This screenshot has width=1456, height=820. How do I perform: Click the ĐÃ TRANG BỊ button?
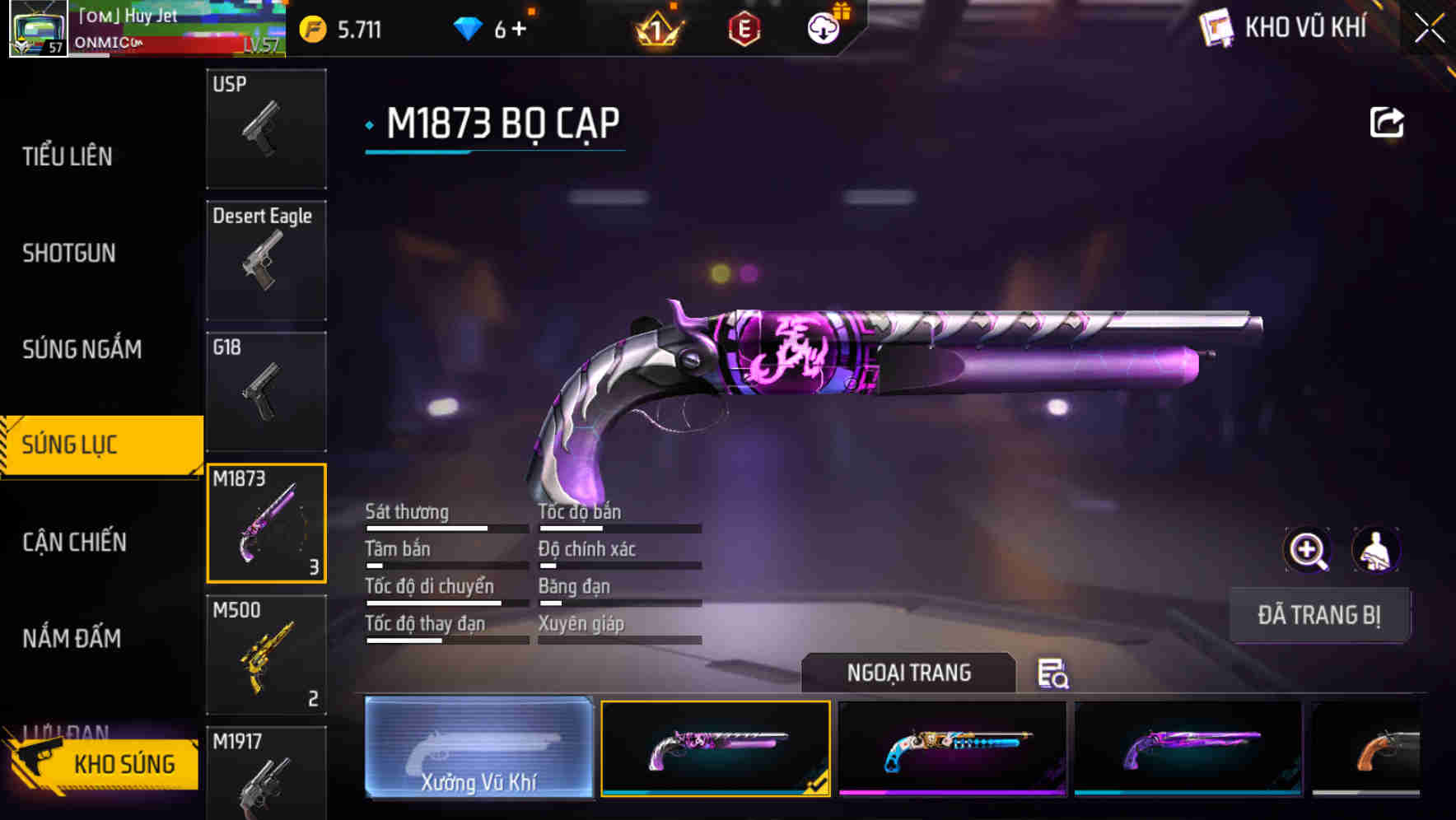pyautogui.click(x=1320, y=615)
